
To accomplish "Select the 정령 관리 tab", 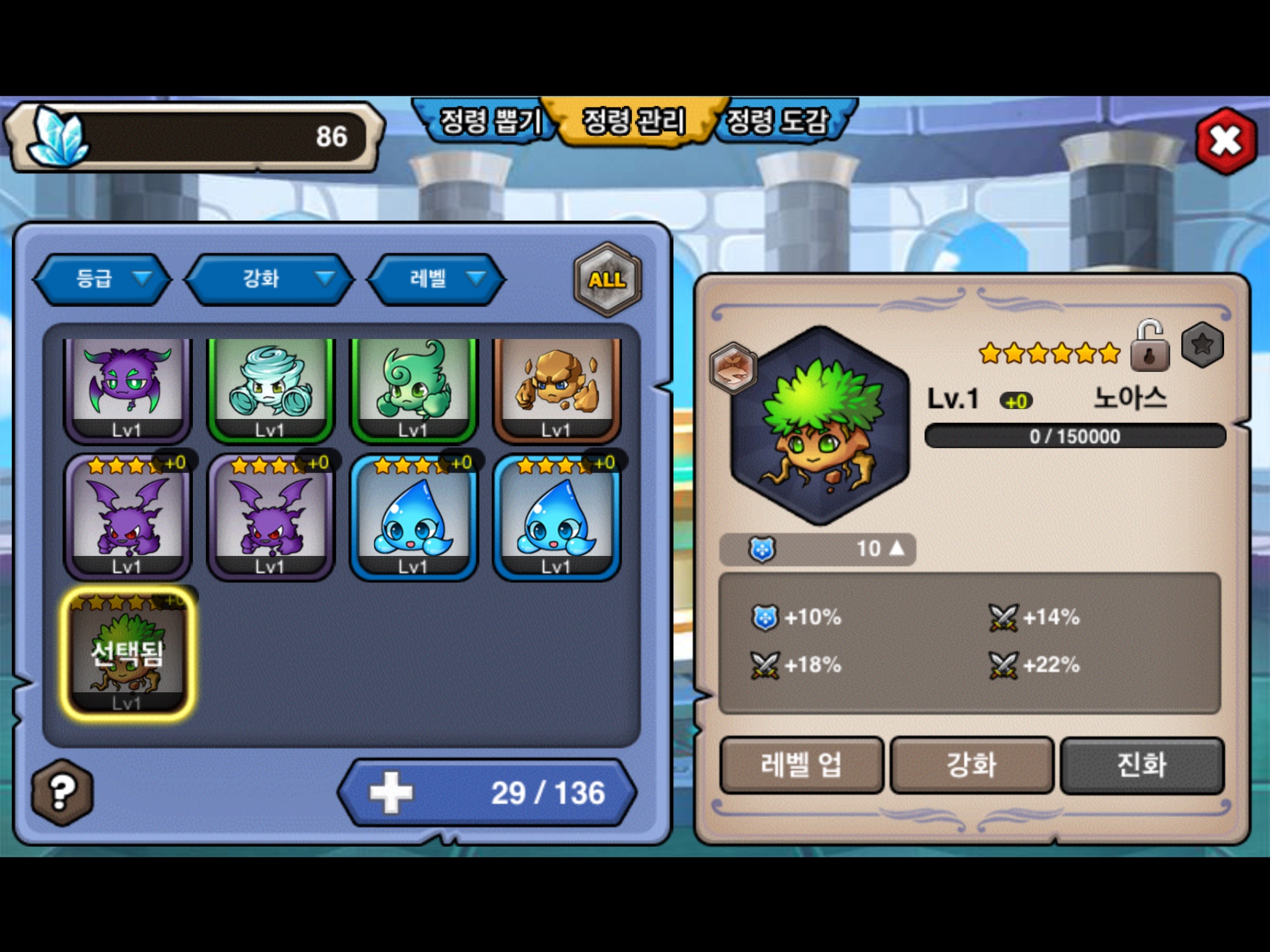I will pyautogui.click(x=634, y=122).
